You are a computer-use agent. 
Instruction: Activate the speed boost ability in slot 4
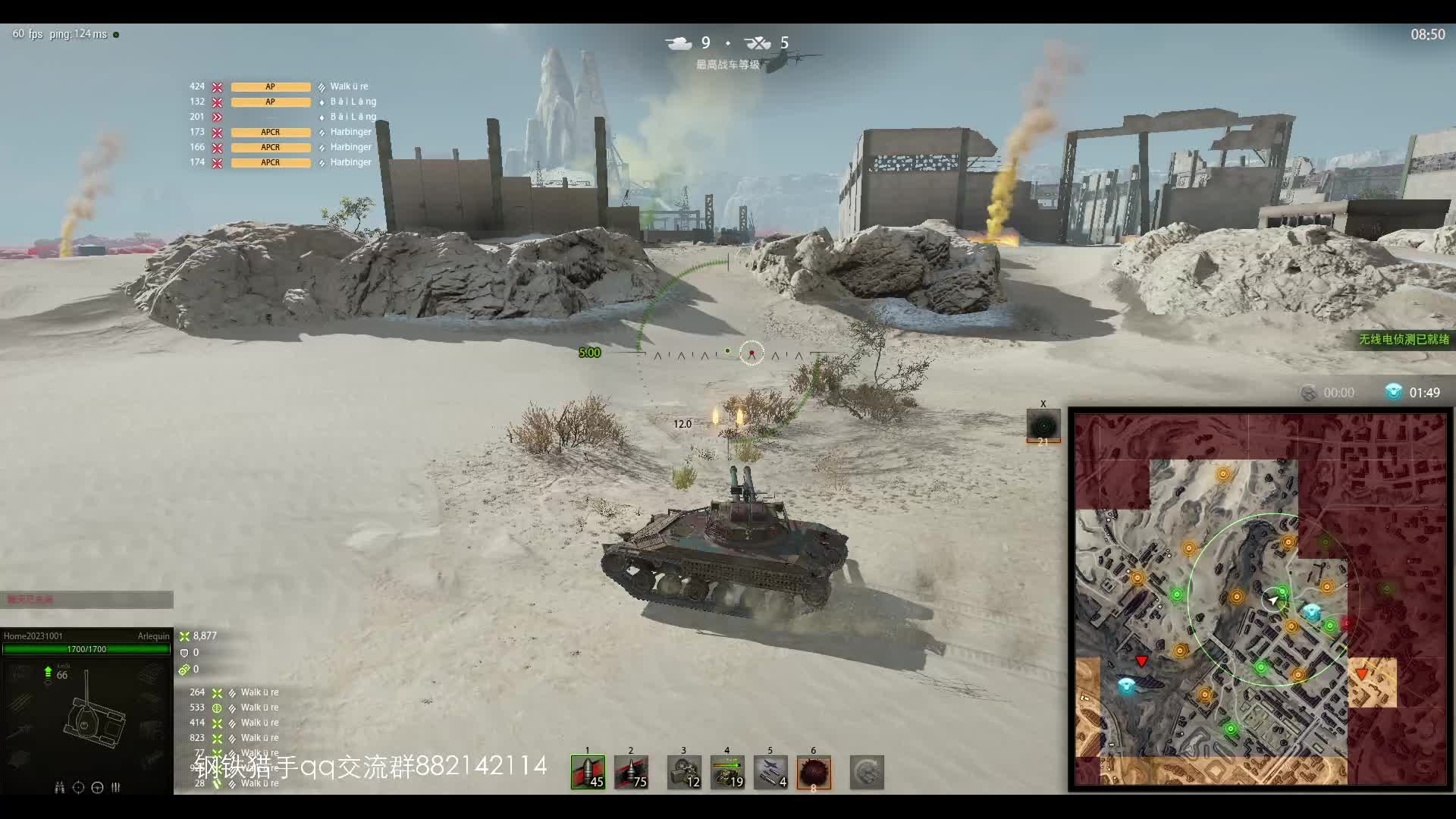coord(727,772)
